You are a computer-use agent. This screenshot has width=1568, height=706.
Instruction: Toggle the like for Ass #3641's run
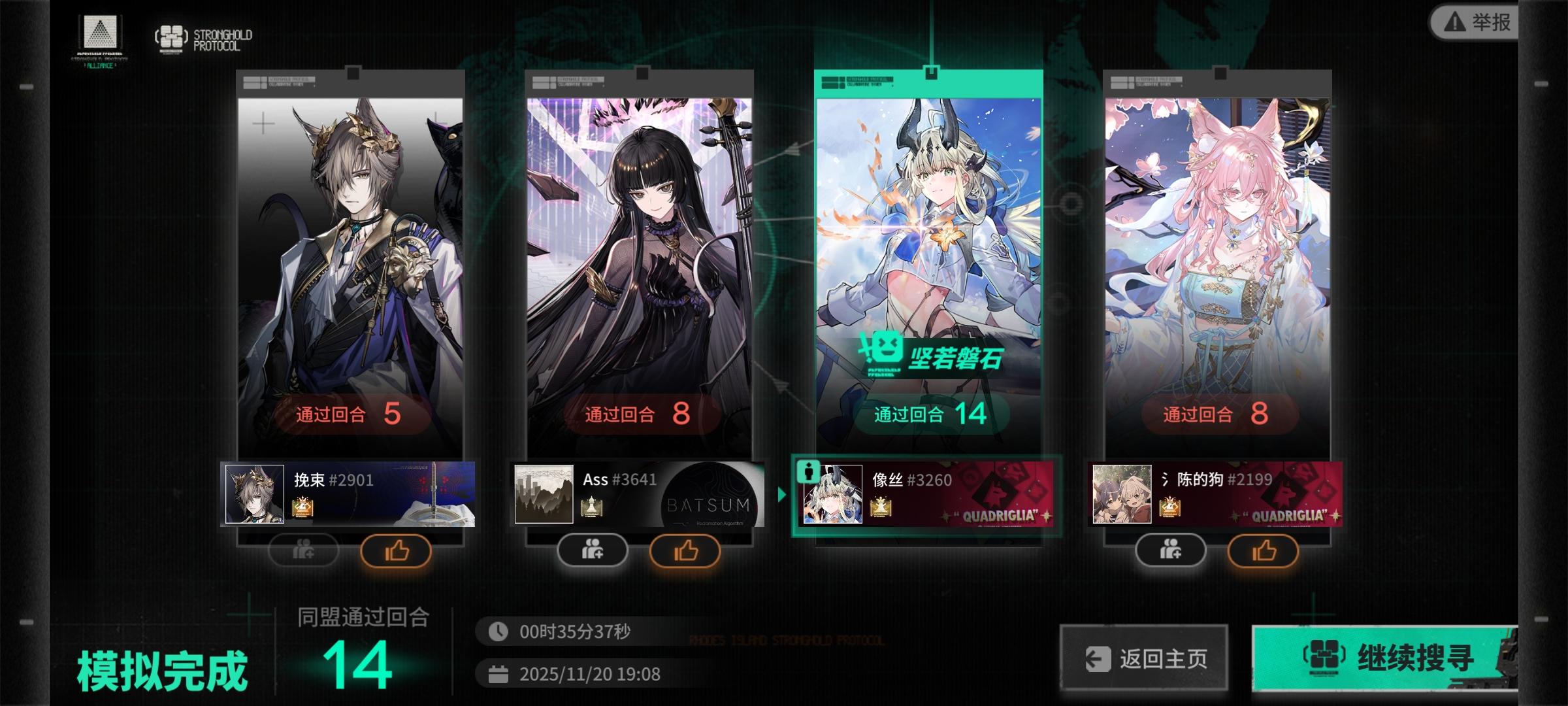click(686, 550)
